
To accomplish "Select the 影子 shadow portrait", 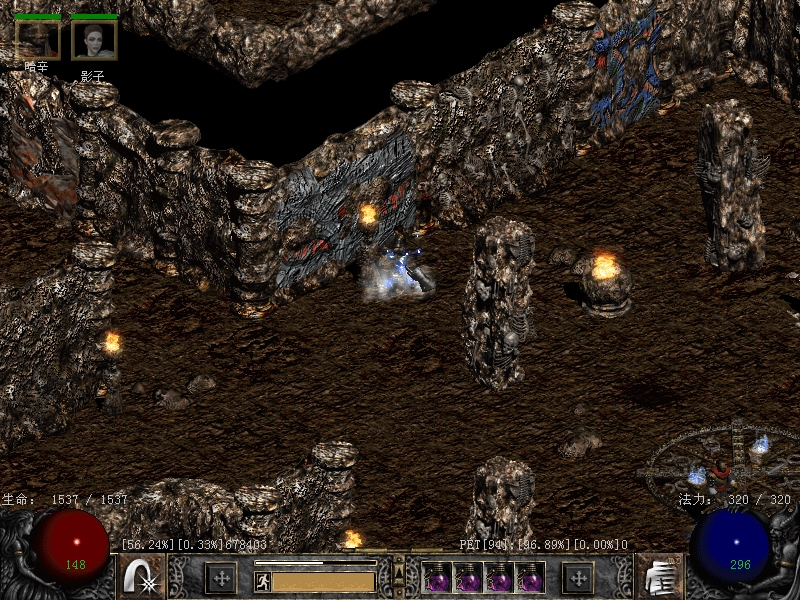I will click(x=94, y=40).
